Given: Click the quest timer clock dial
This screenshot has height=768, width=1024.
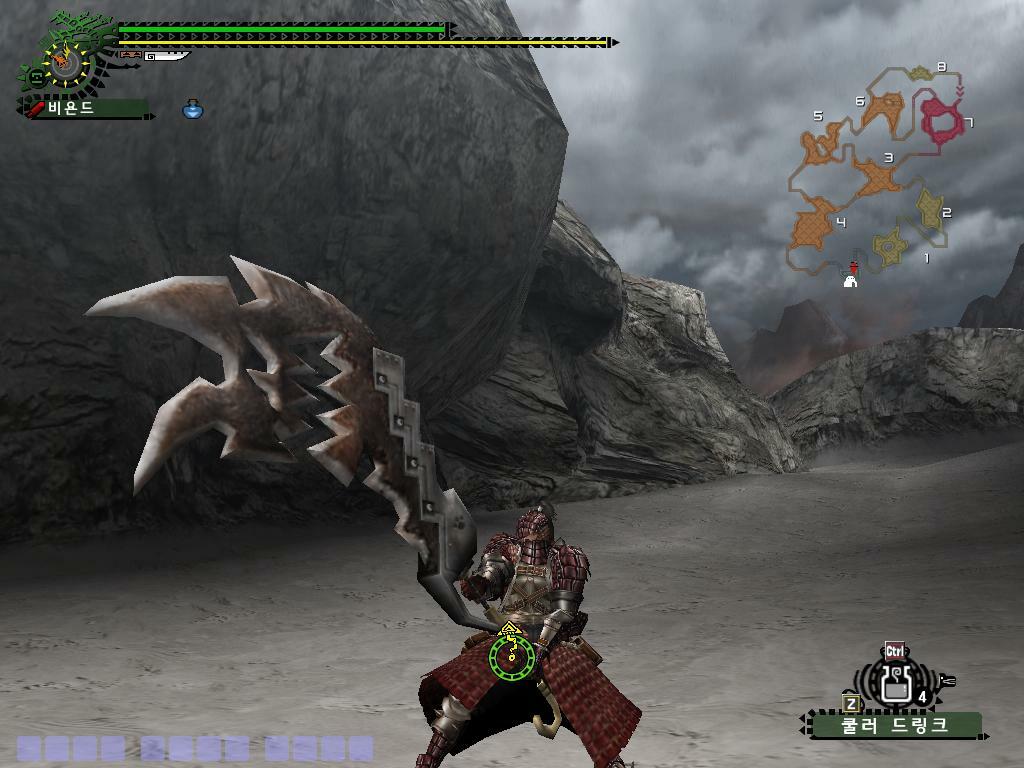Looking at the screenshot, I should coord(67,63).
